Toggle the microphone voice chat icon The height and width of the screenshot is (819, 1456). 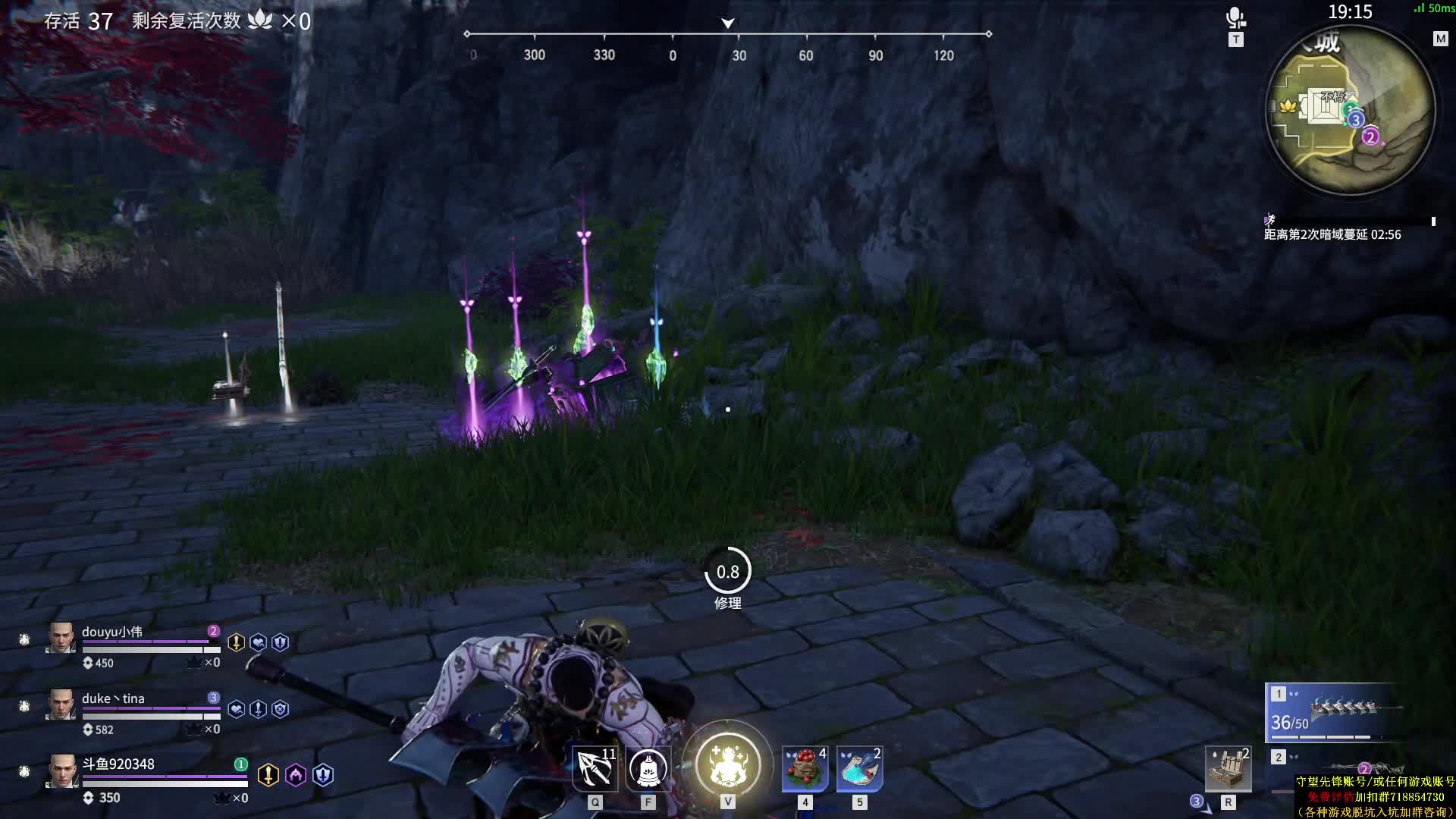(1235, 18)
